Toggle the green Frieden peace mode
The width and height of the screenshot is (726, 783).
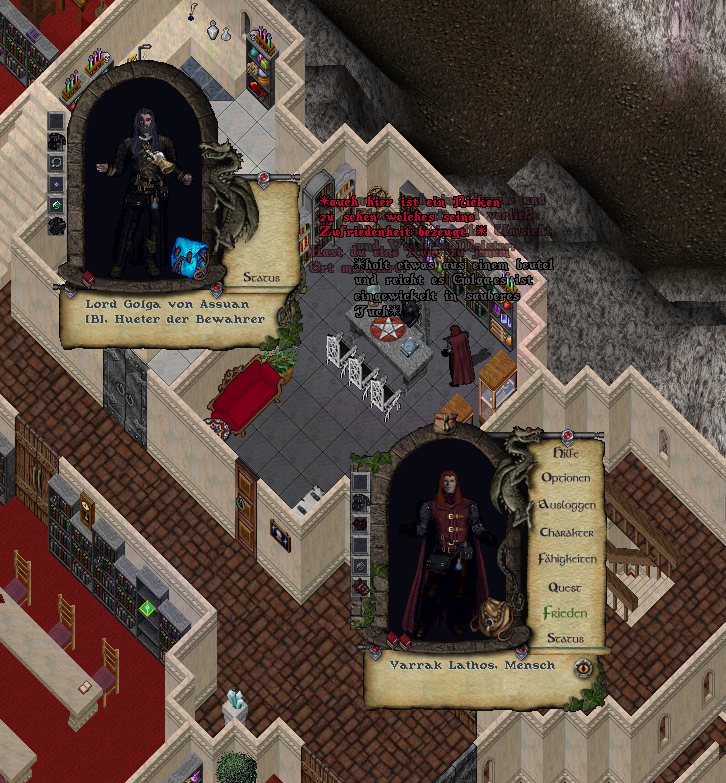(x=565, y=613)
